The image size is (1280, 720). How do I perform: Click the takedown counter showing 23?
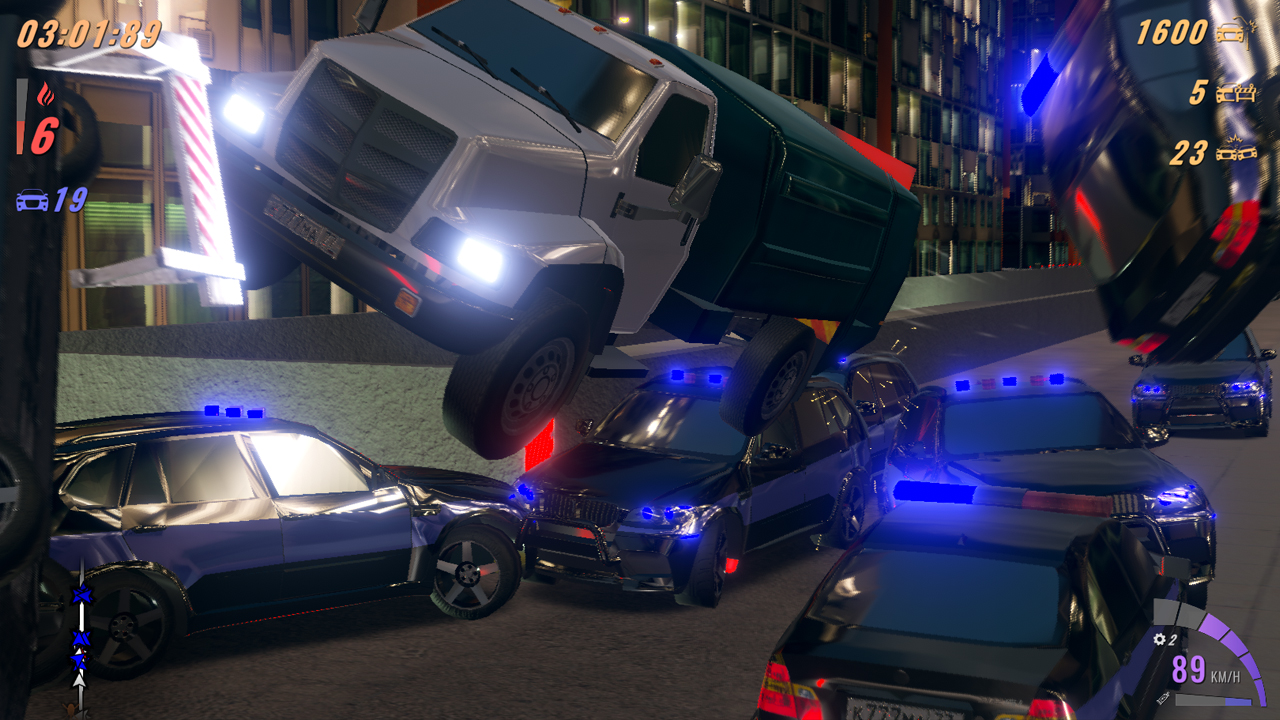click(1190, 150)
